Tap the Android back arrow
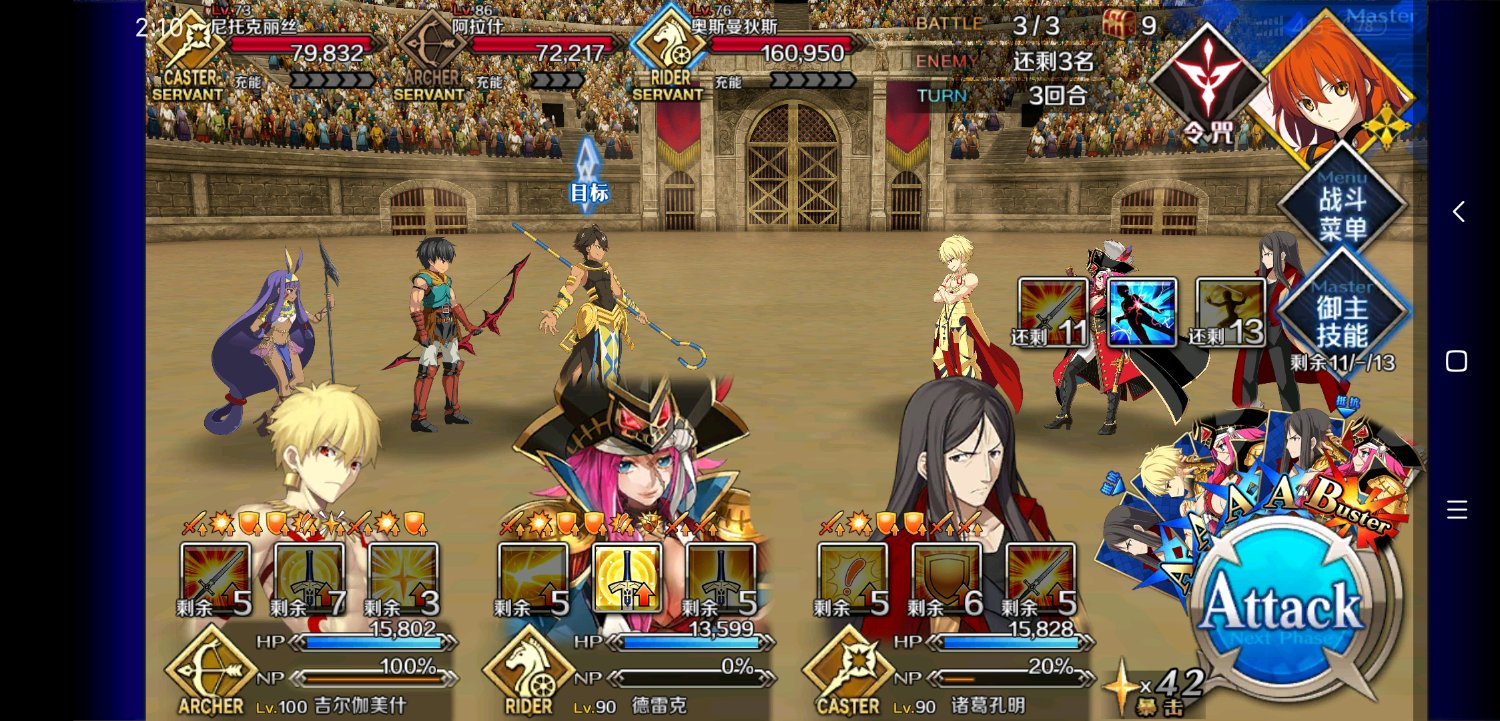1500x721 pixels. point(1458,212)
